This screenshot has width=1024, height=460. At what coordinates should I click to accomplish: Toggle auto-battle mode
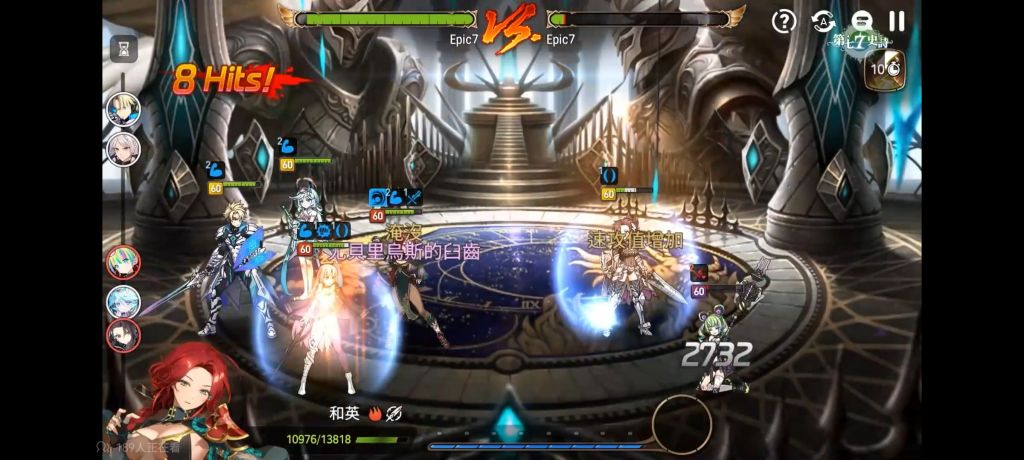[823, 21]
